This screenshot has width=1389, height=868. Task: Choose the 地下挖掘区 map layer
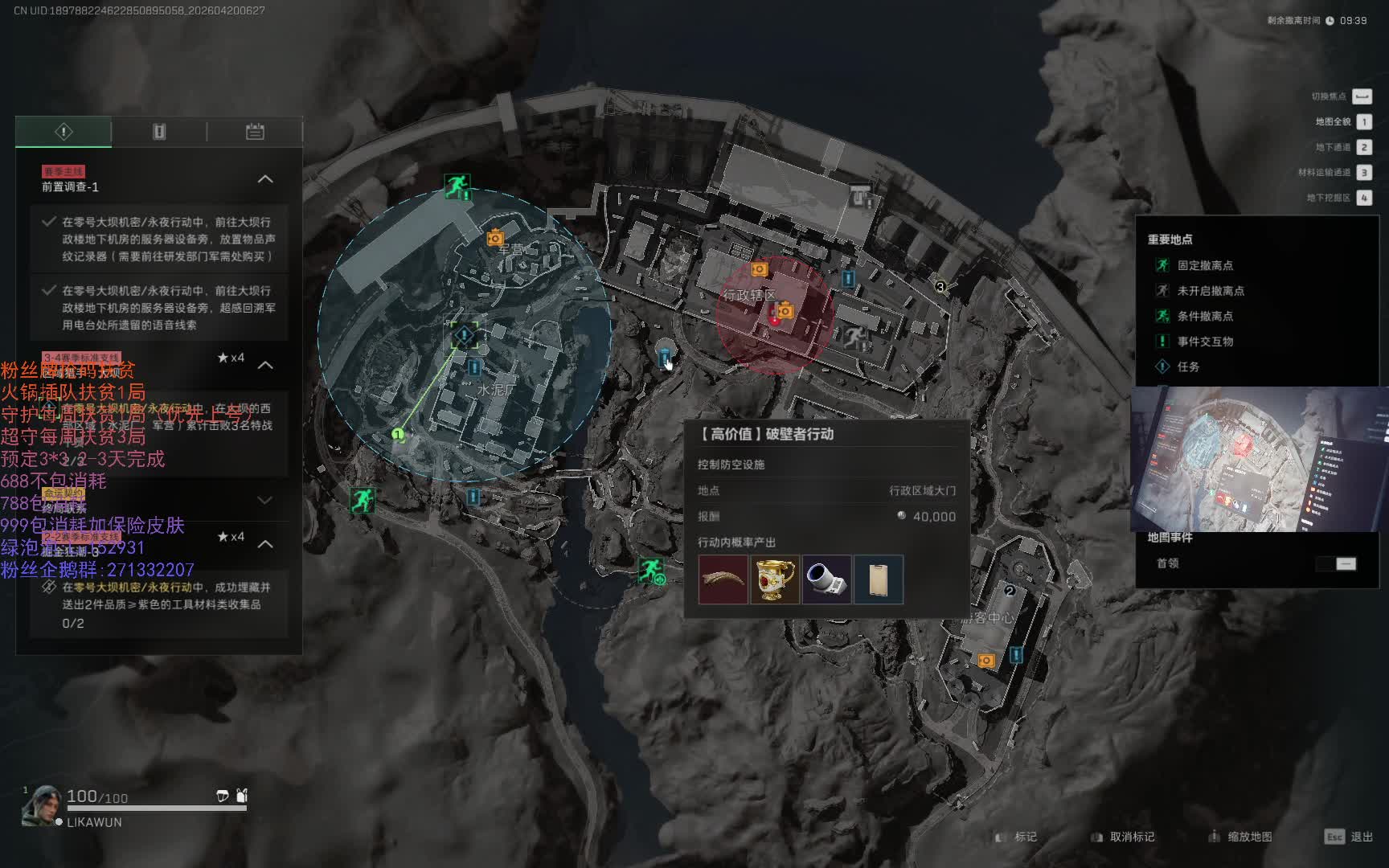tap(1363, 198)
